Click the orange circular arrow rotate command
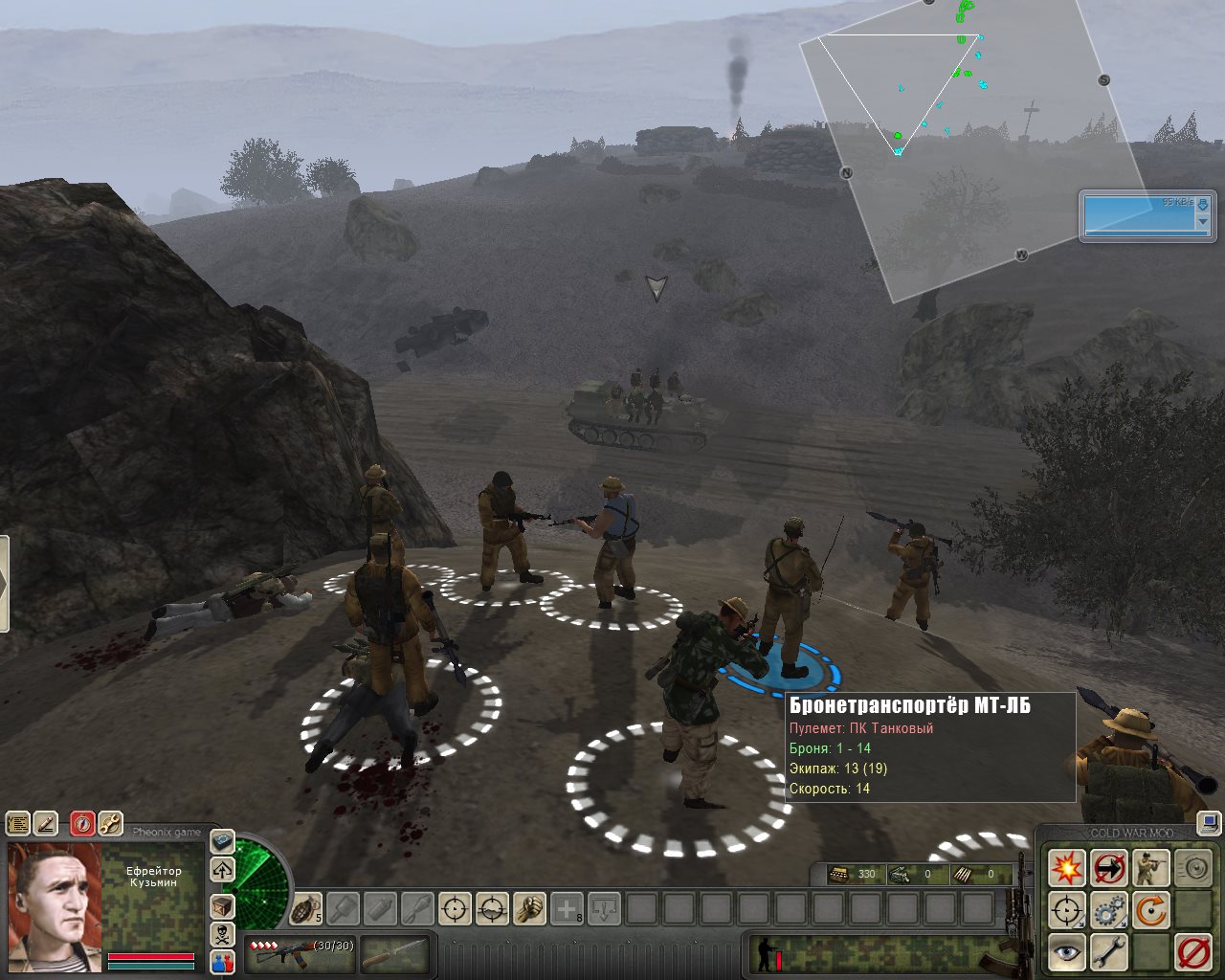 (1151, 911)
